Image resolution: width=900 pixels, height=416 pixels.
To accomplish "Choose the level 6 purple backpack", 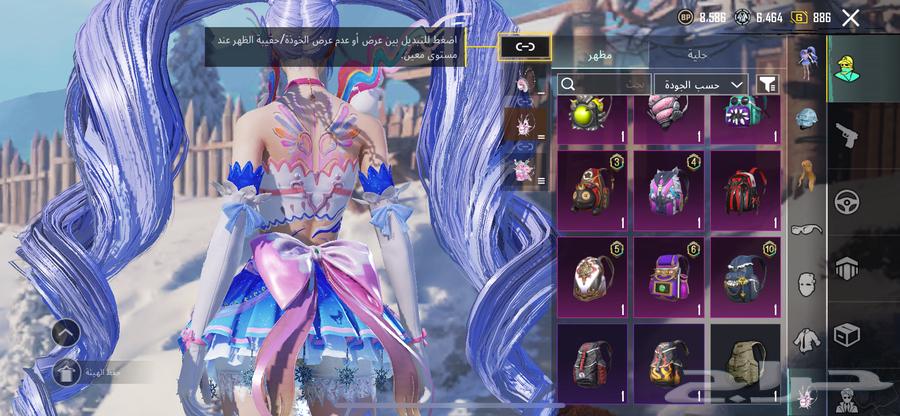I will [669, 277].
